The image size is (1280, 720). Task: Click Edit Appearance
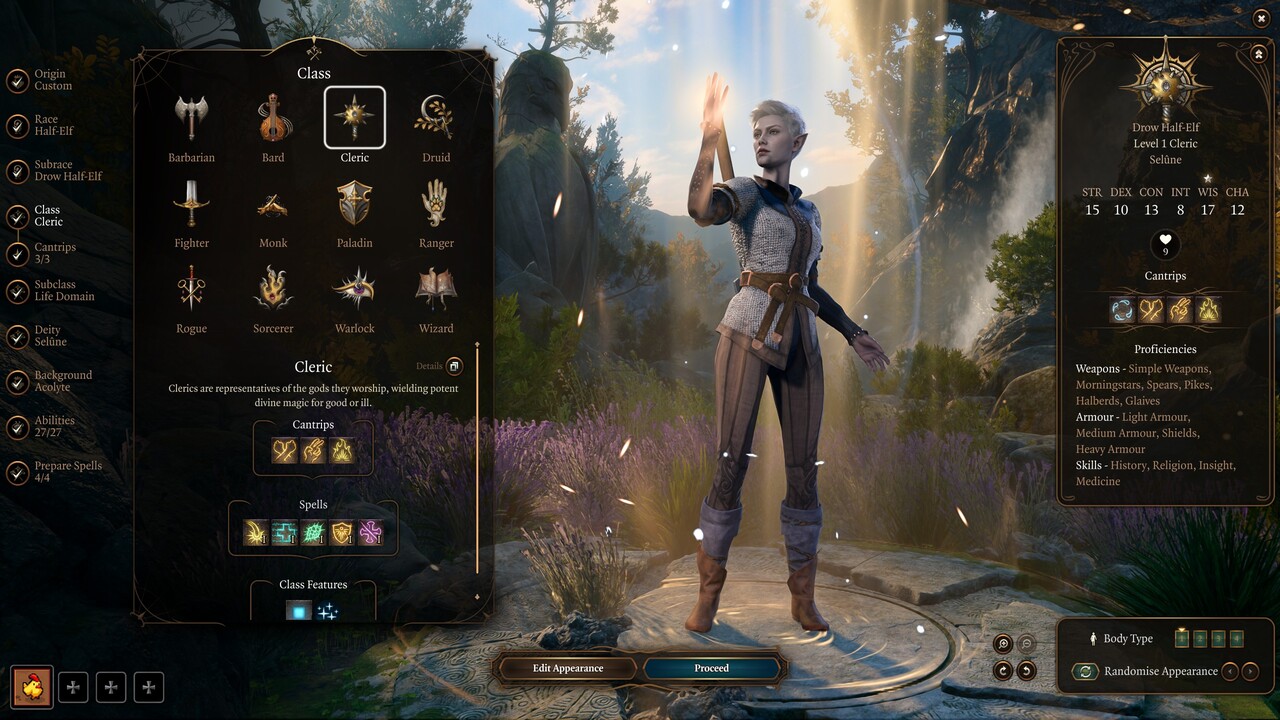(566, 668)
